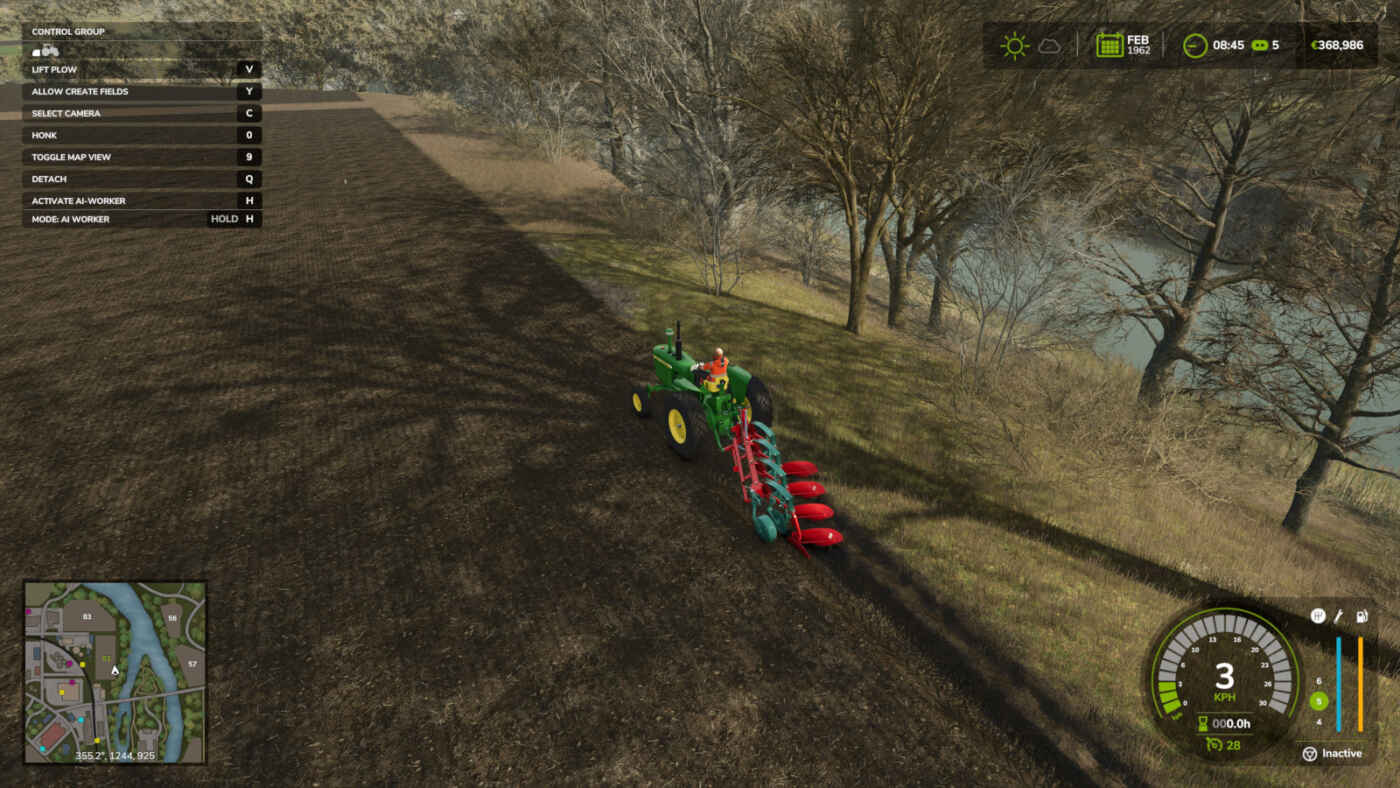This screenshot has width=1400, height=788.
Task: Click the grey cloud forecast icon
Action: [1048, 46]
